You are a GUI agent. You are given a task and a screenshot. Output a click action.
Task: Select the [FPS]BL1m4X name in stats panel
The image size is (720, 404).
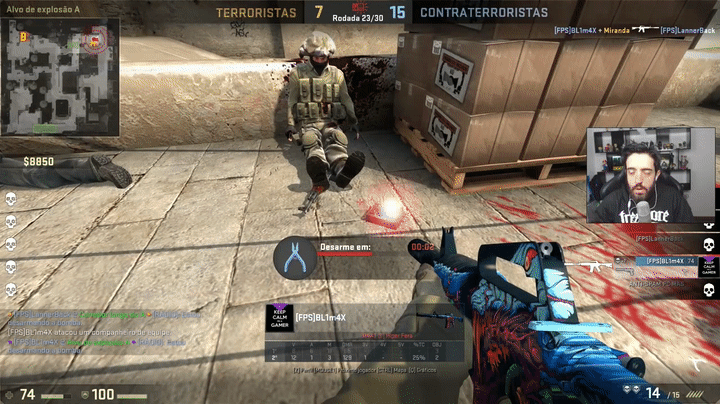(320, 318)
